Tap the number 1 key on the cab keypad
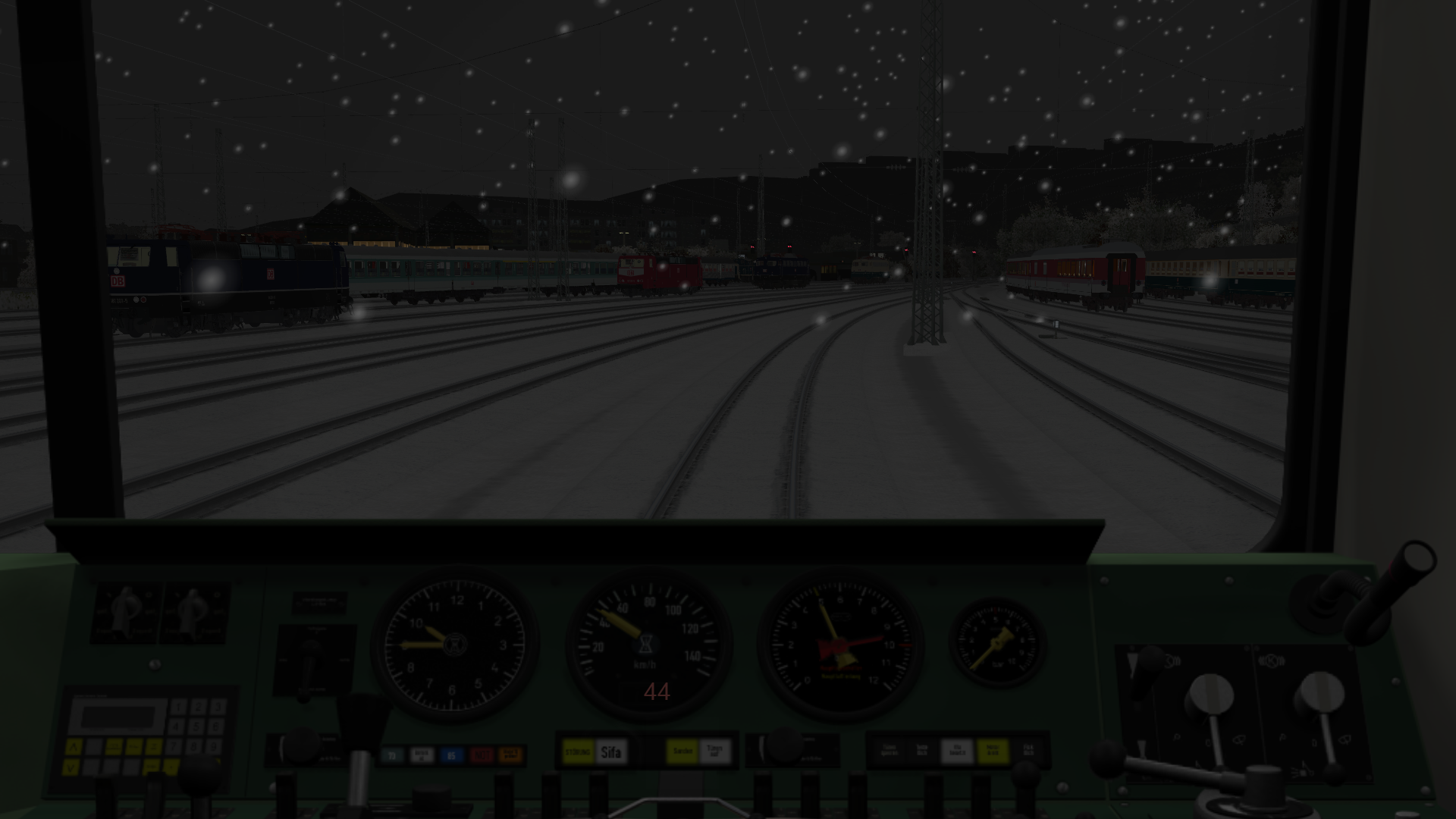 pos(179,708)
